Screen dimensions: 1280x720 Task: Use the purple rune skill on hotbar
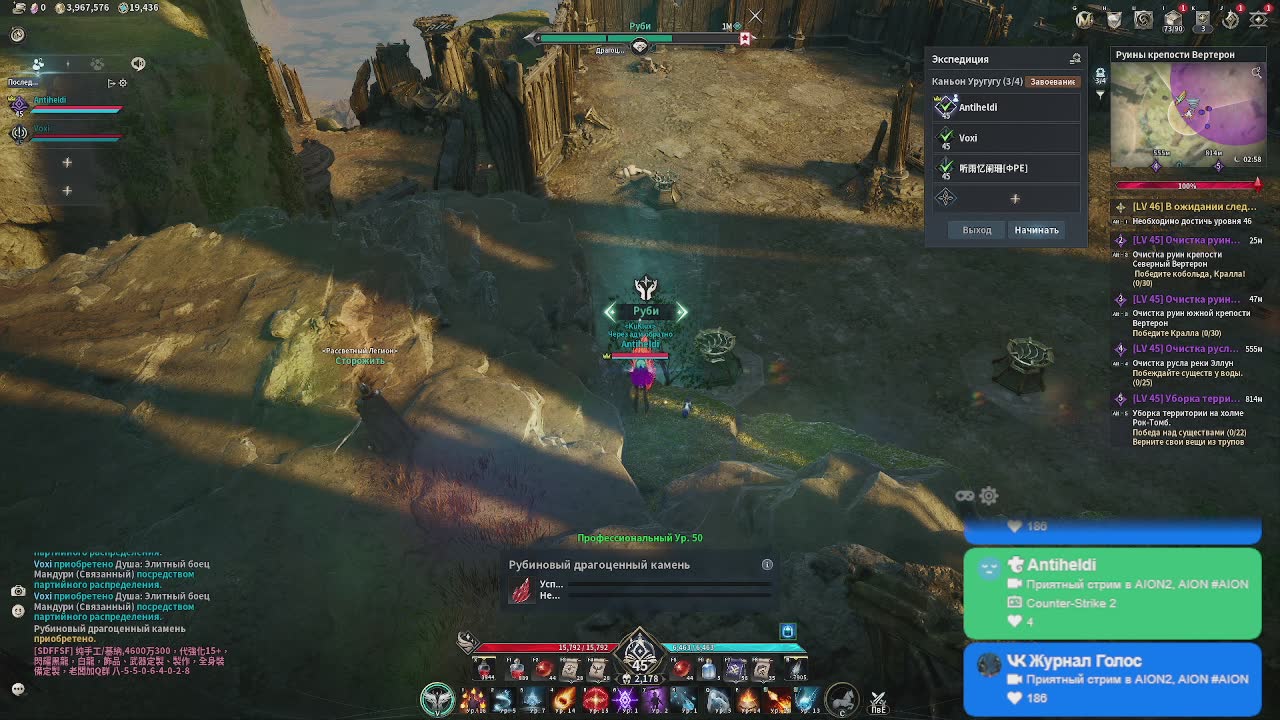(626, 699)
